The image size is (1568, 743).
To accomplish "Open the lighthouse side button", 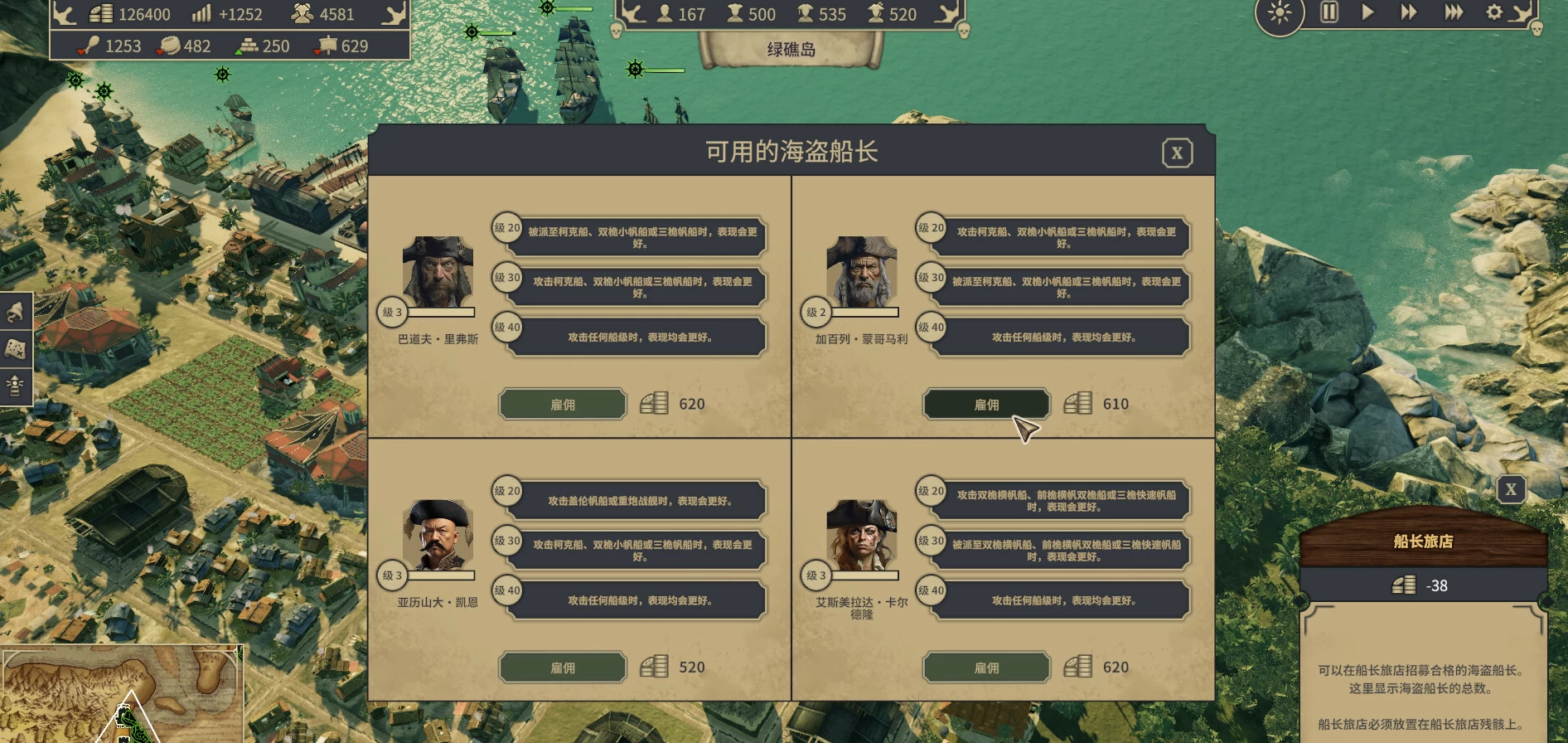I will 15,386.
